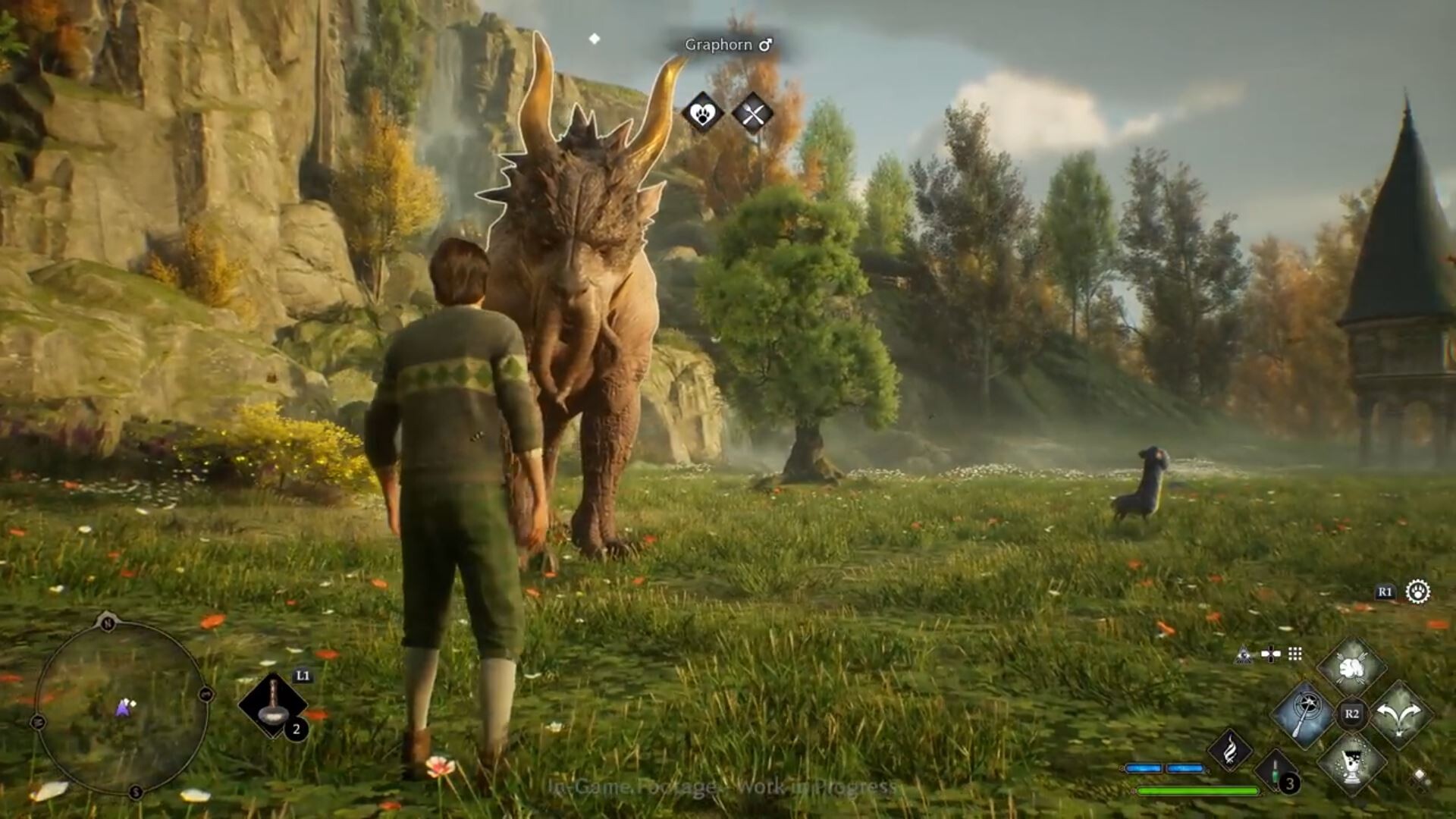
Task: Click the triangle eye indicator above the spell wheel
Action: [x=1244, y=654]
